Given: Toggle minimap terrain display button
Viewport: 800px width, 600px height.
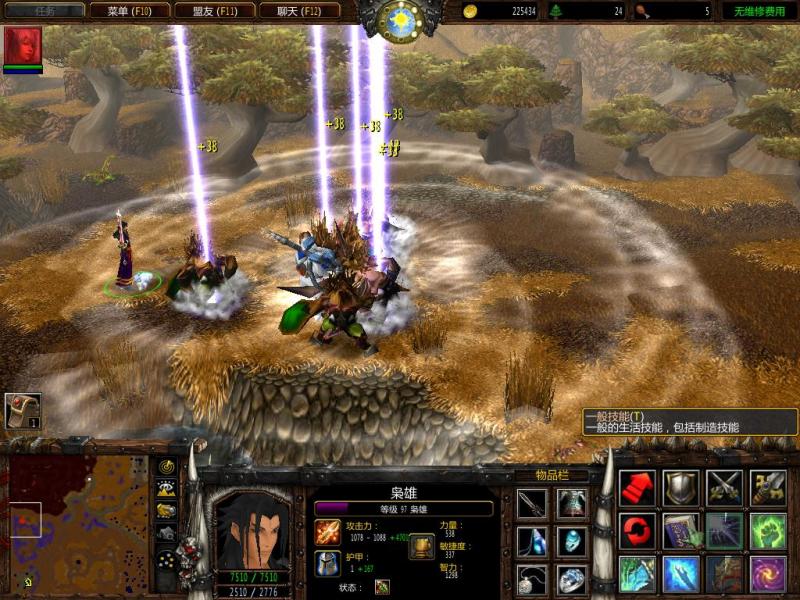Looking at the screenshot, I should (166, 488).
